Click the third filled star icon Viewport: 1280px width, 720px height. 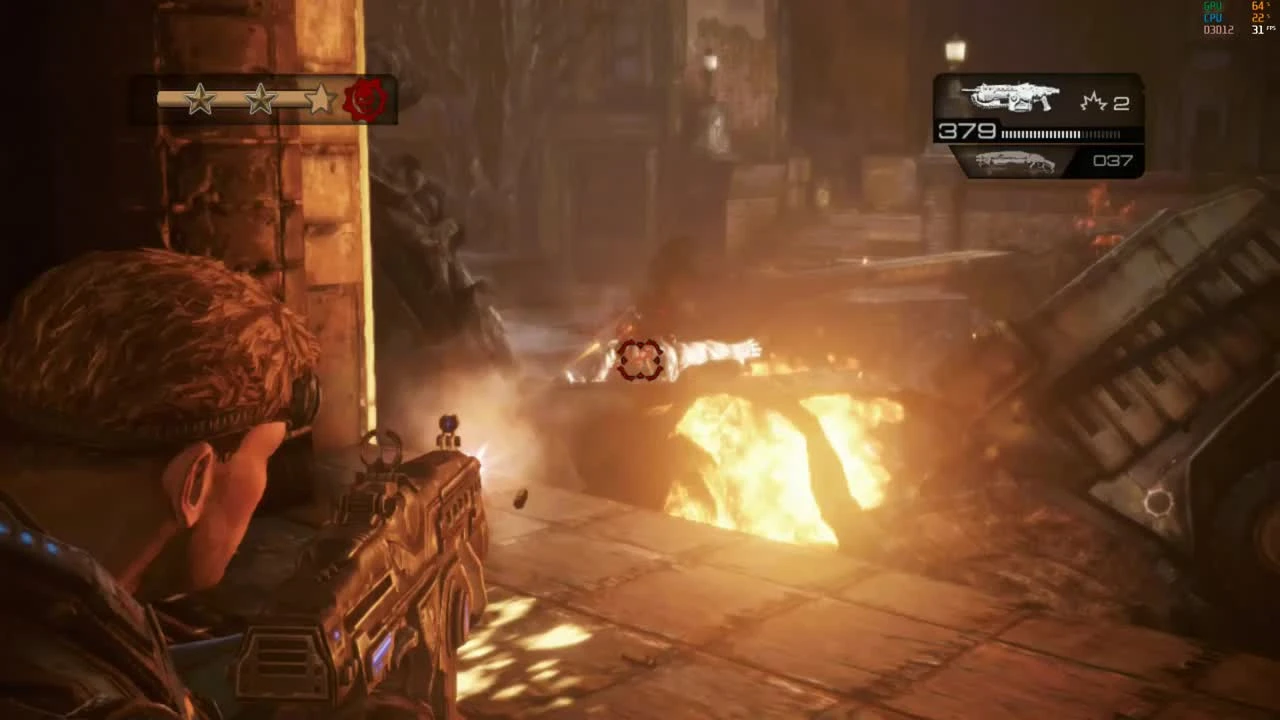(x=319, y=99)
